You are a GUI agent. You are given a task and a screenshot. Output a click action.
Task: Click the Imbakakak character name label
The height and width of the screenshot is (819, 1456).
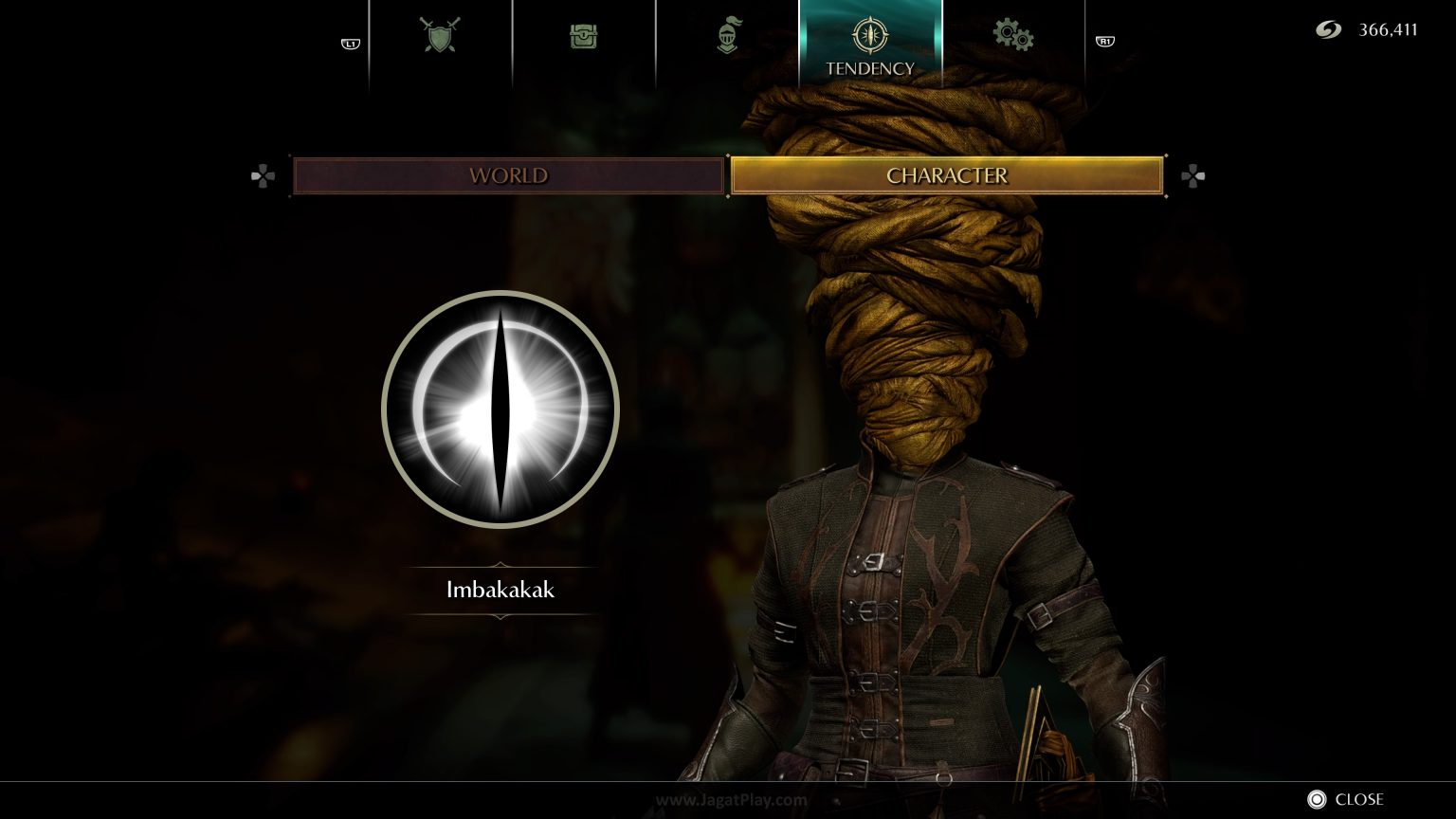point(500,589)
